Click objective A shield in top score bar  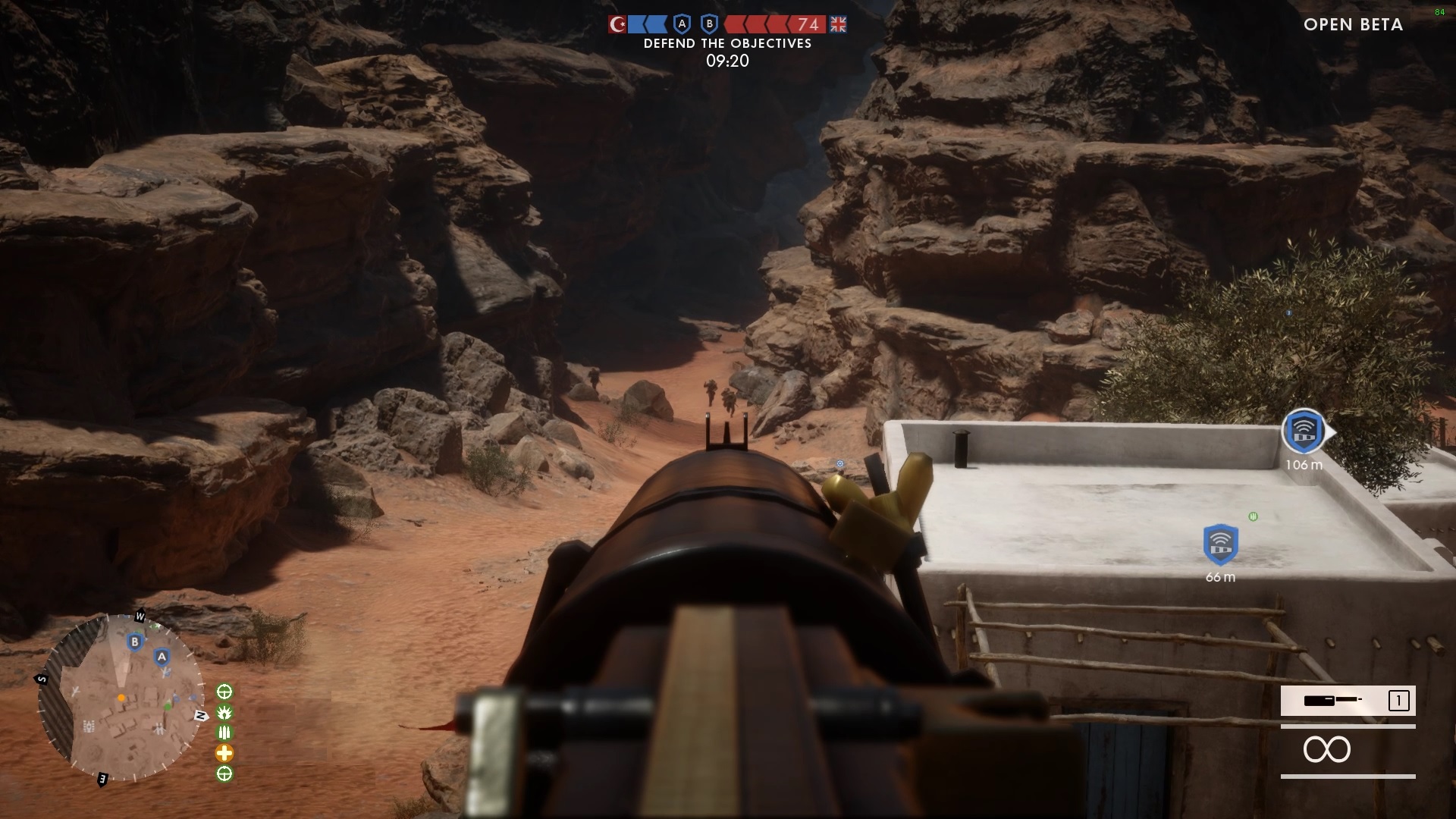(682, 24)
